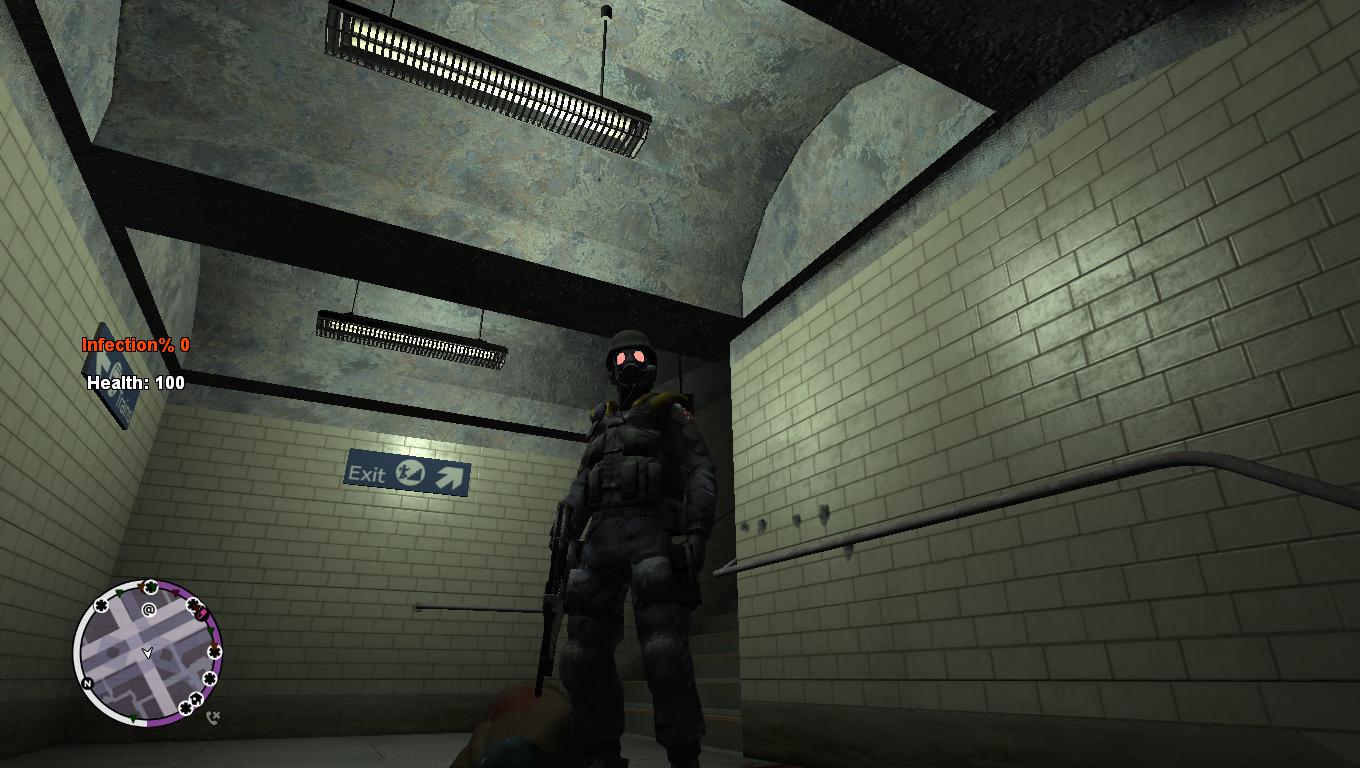This screenshot has width=1360, height=768.
Task: Click the N north compass marker
Action: (88, 684)
